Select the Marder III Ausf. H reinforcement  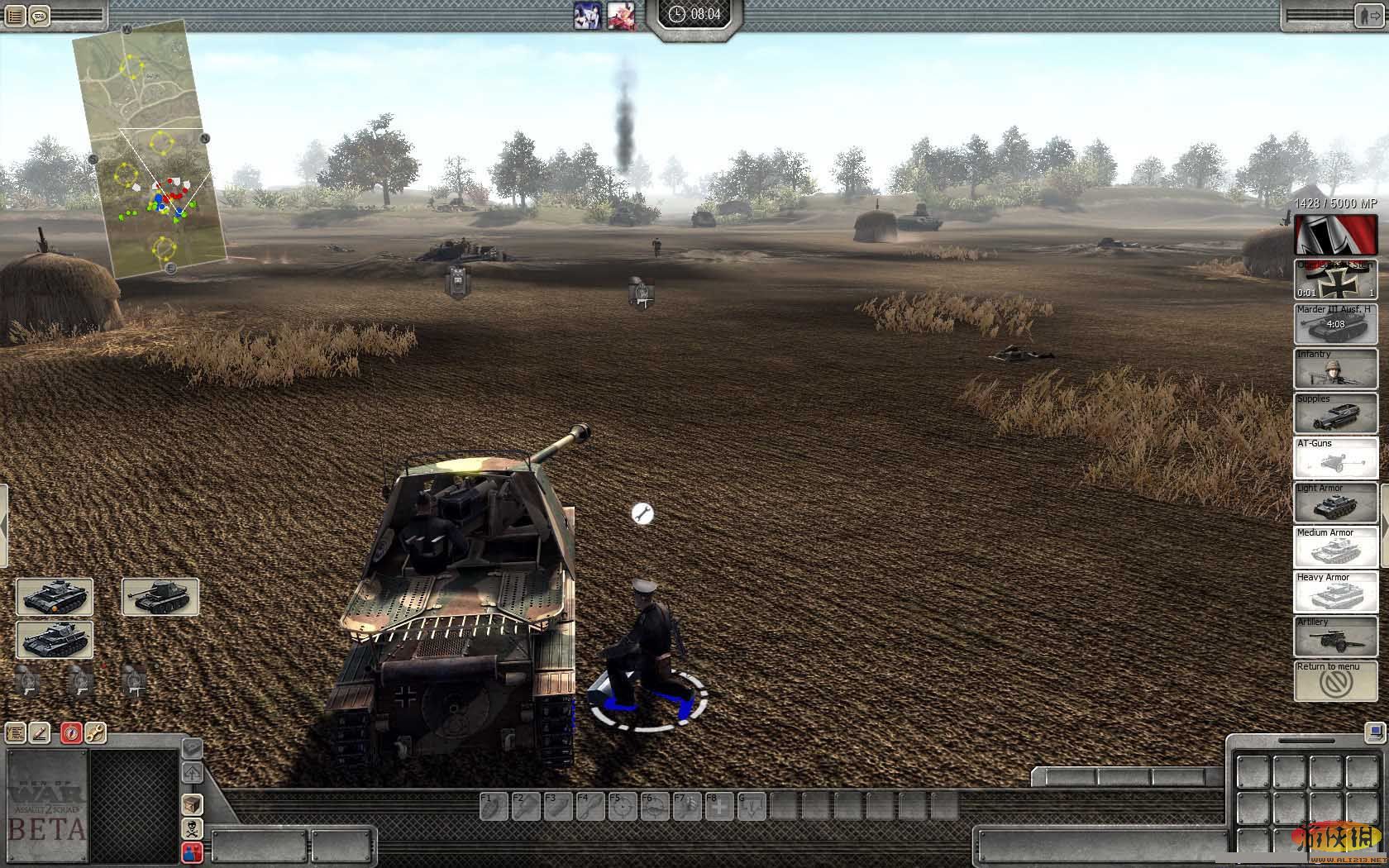pyautogui.click(x=1335, y=324)
